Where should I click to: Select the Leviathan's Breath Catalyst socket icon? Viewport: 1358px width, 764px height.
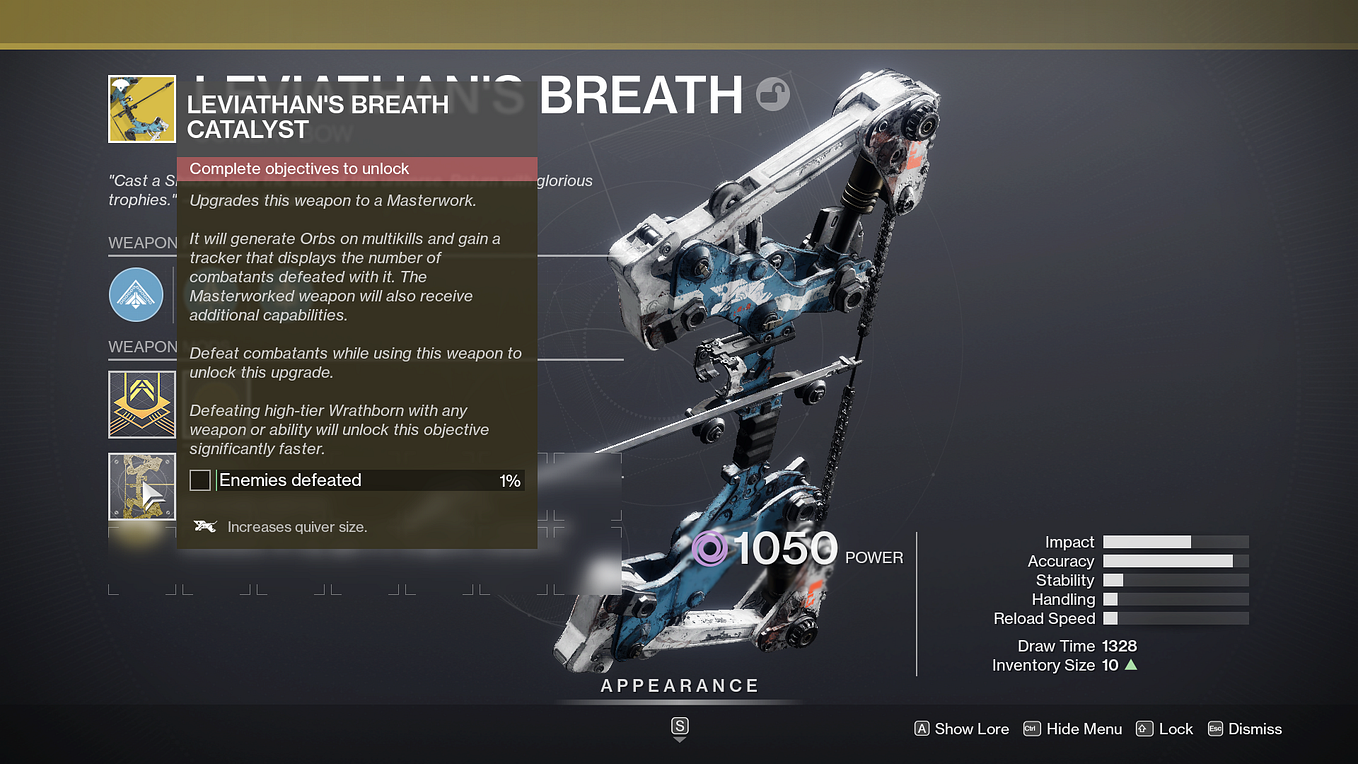[142, 486]
